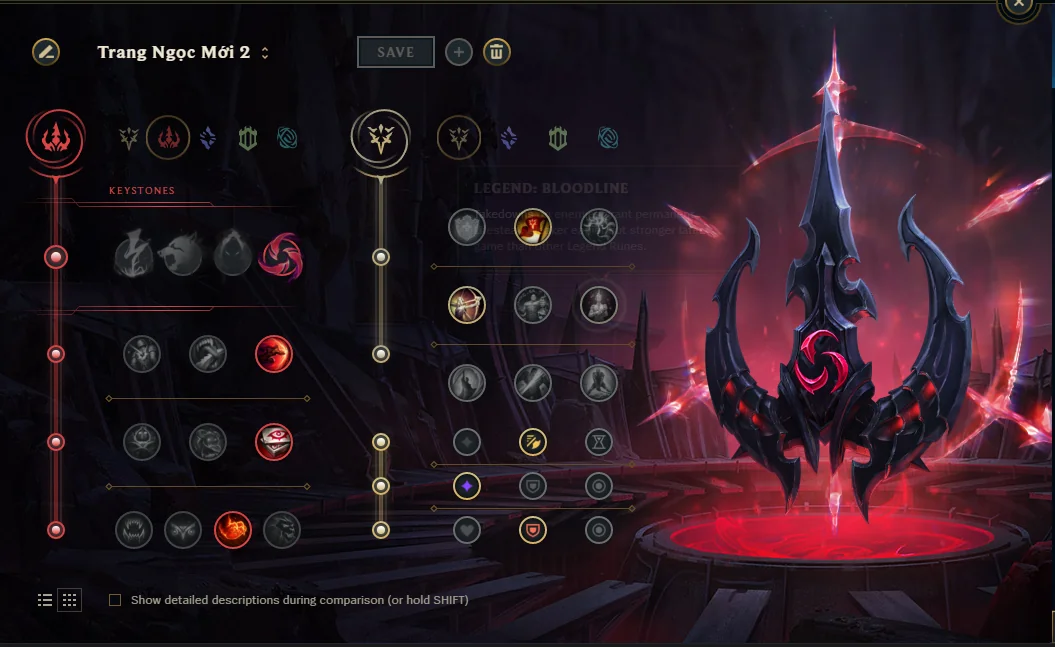Select the Sudden Impact rune
This screenshot has width=1055, height=647.
pyautogui.click(x=274, y=353)
